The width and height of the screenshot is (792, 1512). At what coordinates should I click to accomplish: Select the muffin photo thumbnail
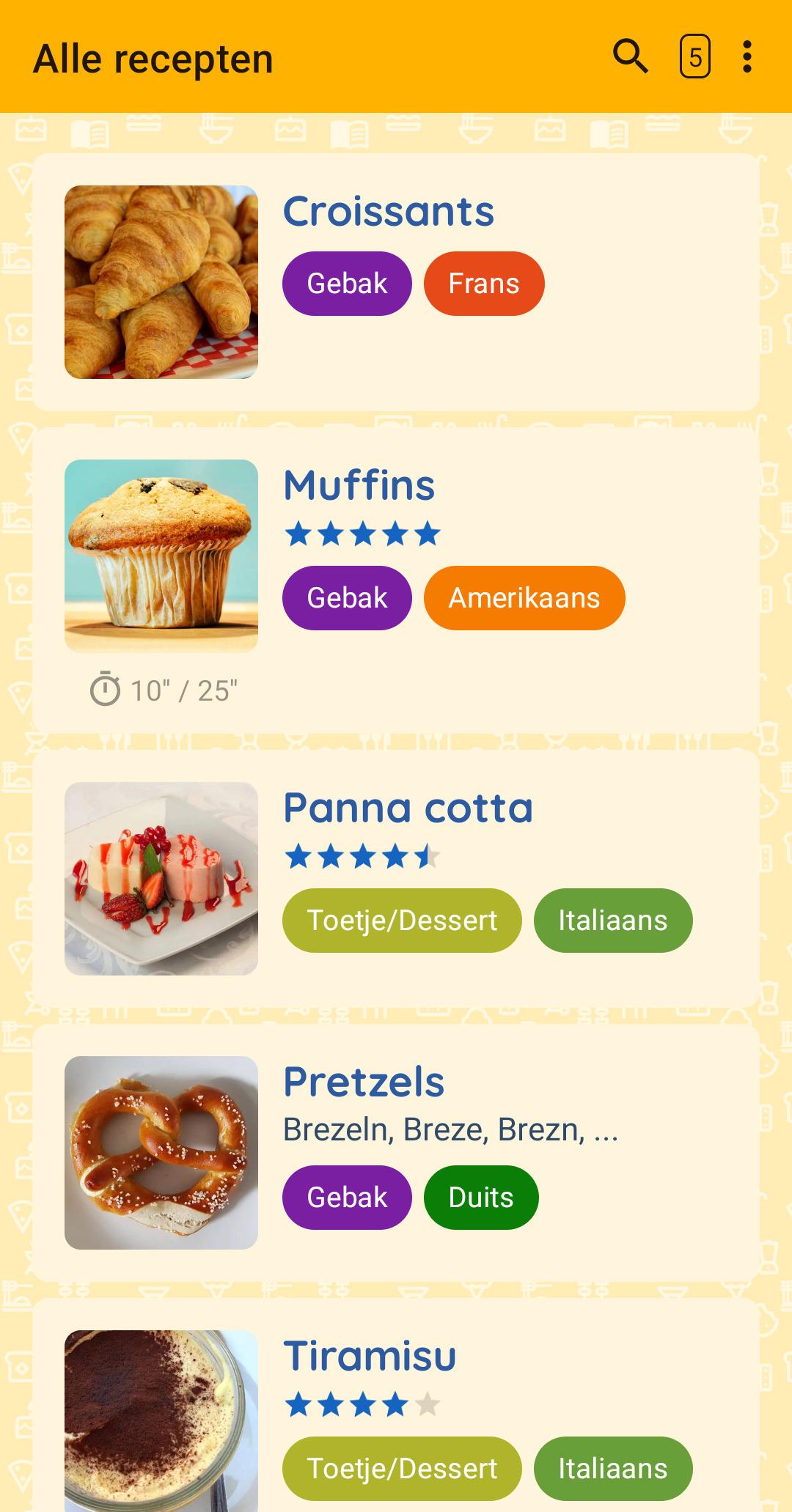click(x=161, y=556)
